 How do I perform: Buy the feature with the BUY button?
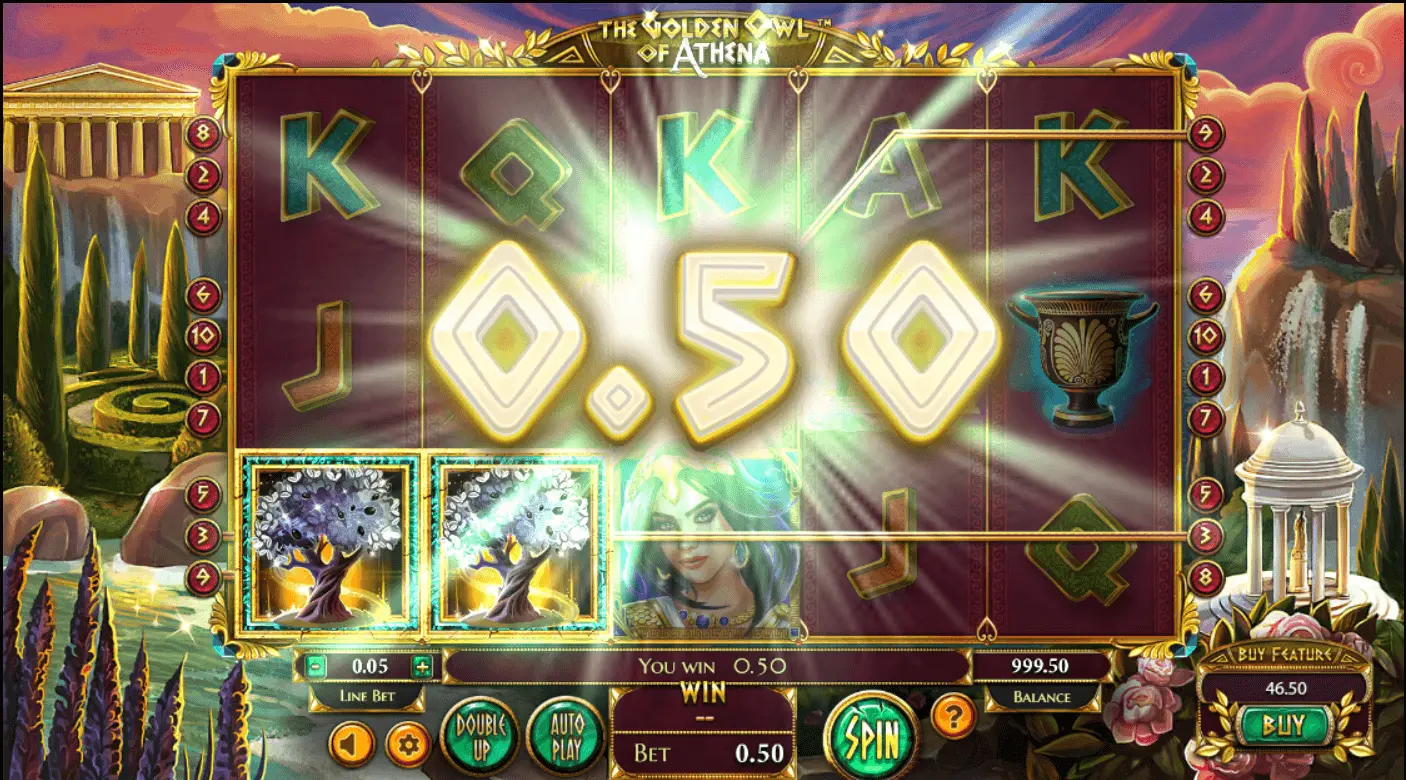[x=1284, y=724]
